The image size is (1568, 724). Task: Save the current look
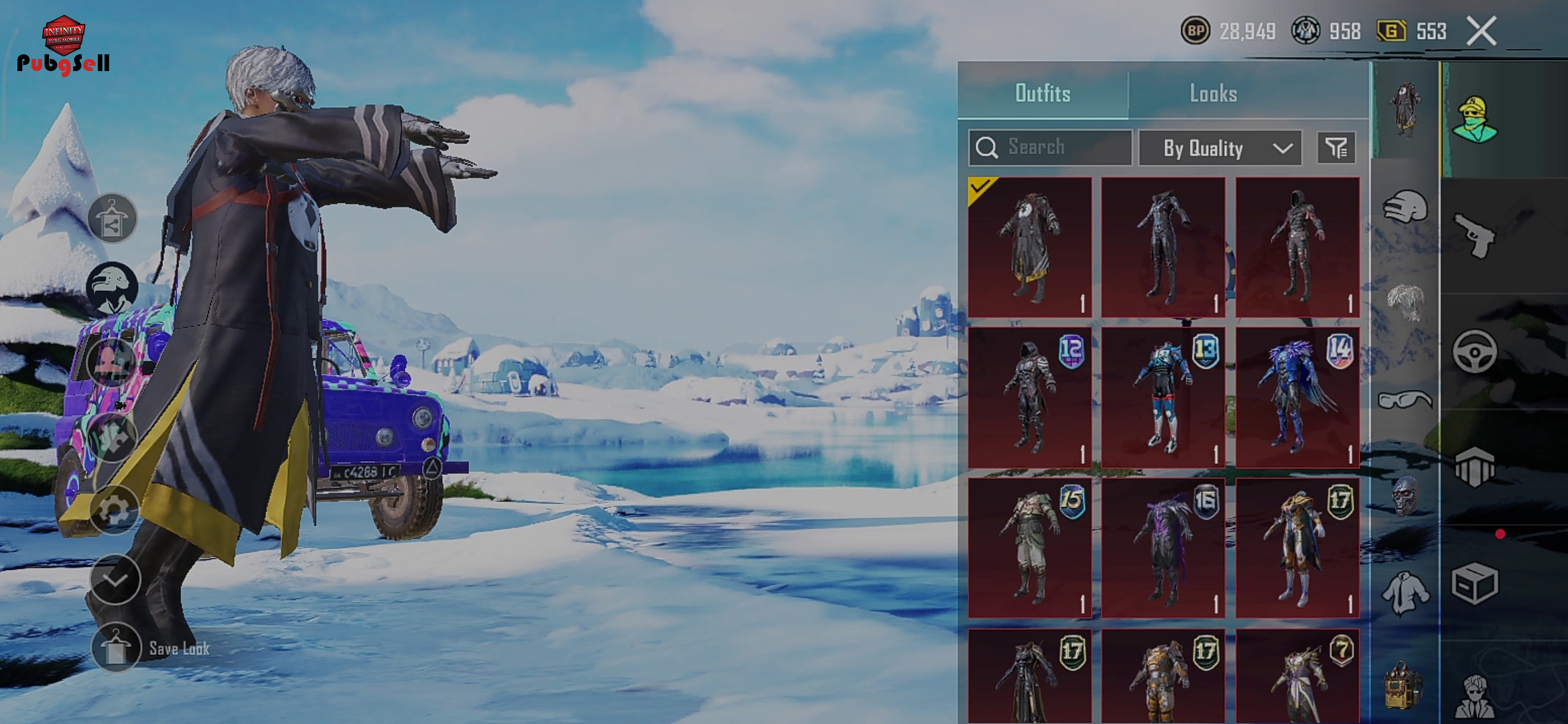(117, 648)
